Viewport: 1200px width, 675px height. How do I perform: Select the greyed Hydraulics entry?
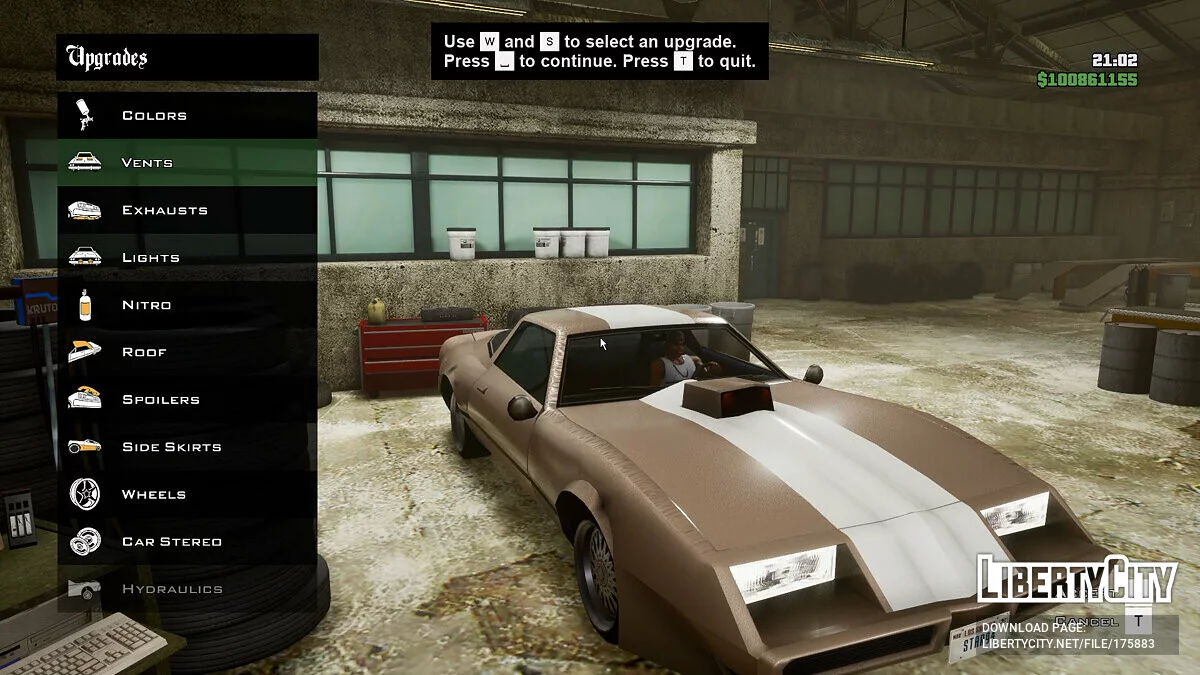171,589
